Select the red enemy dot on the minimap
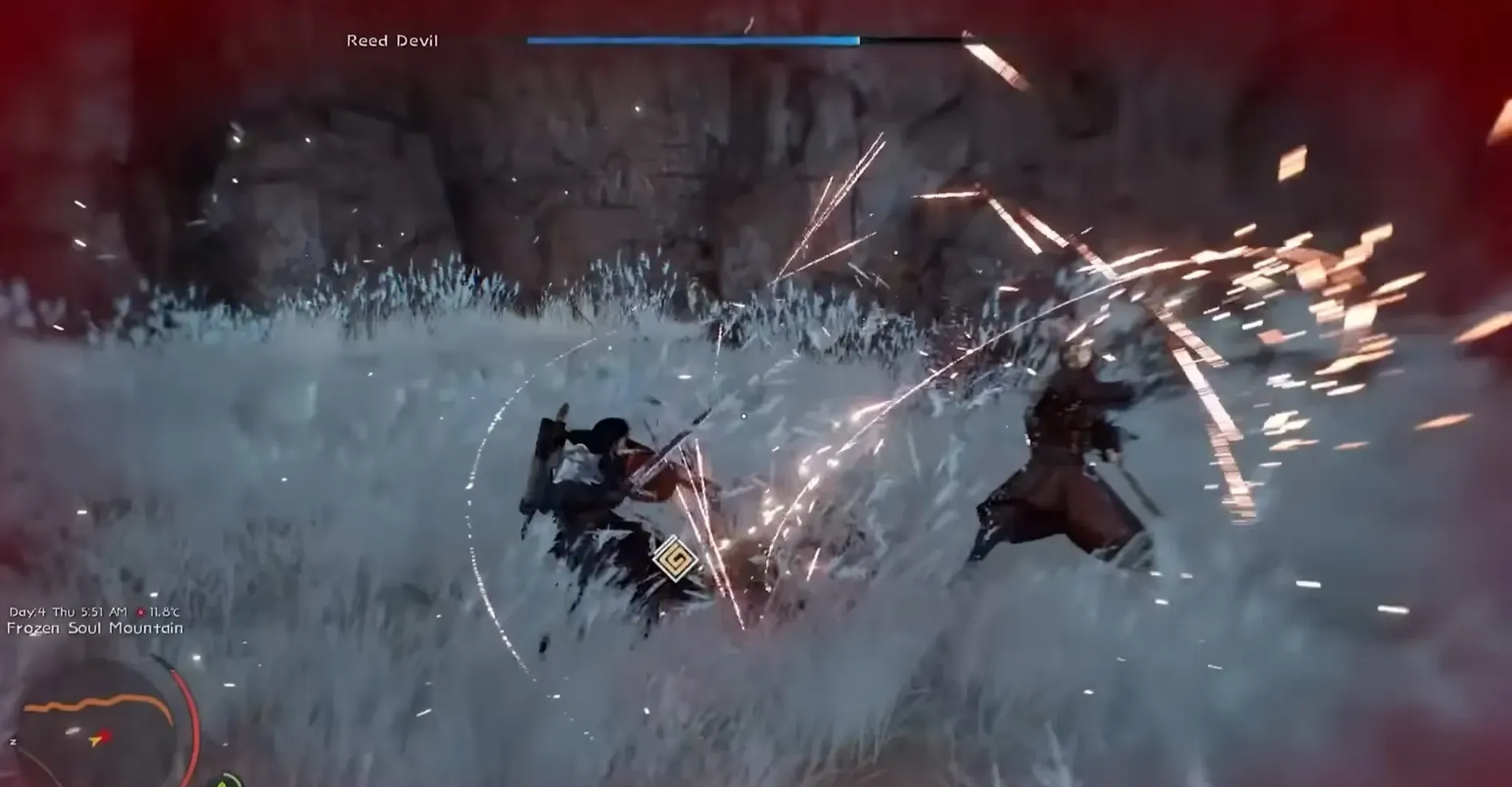Viewport: 1512px width, 787px height. click(105, 735)
